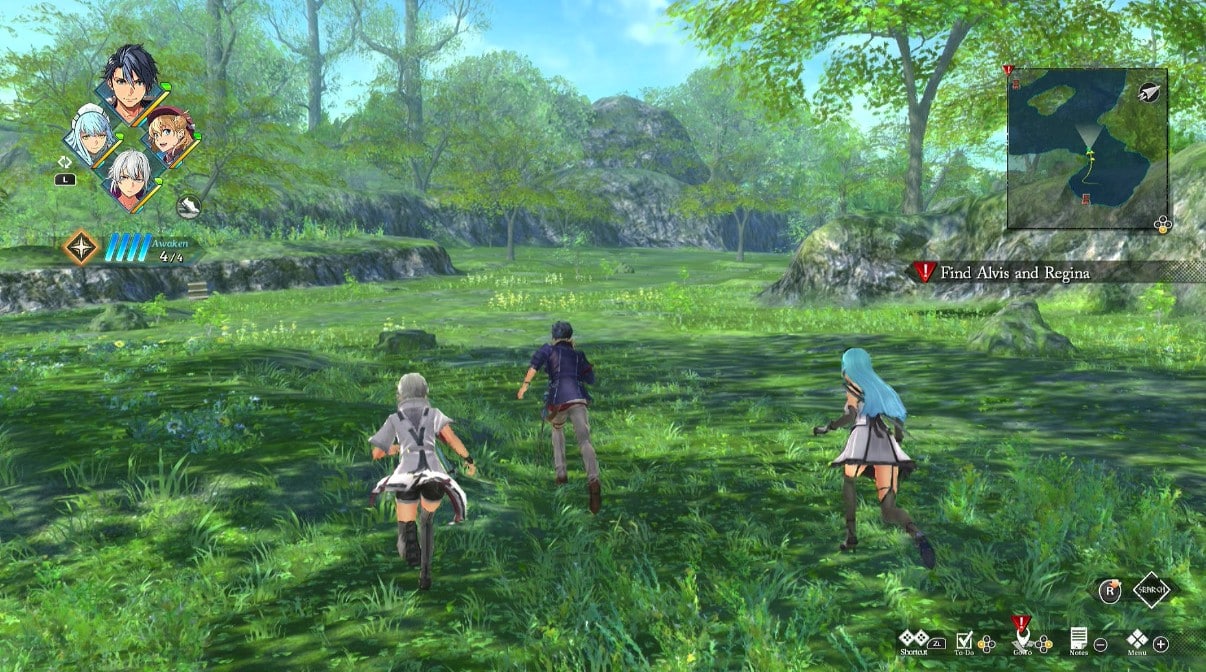This screenshot has height=672, width=1206.
Task: Activate the Search diamond button
Action: click(x=1151, y=589)
